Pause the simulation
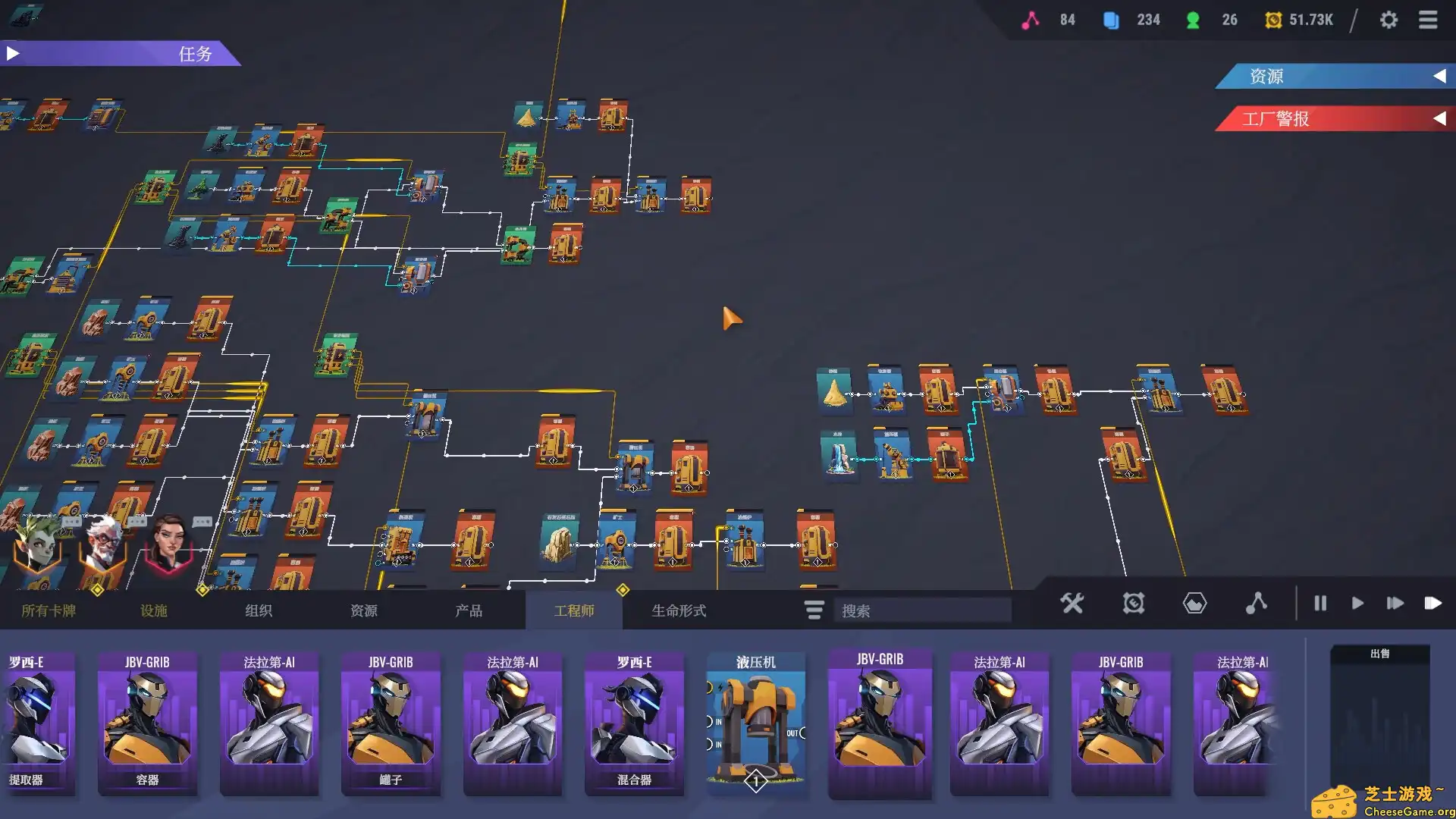This screenshot has height=819, width=1456. tap(1320, 604)
